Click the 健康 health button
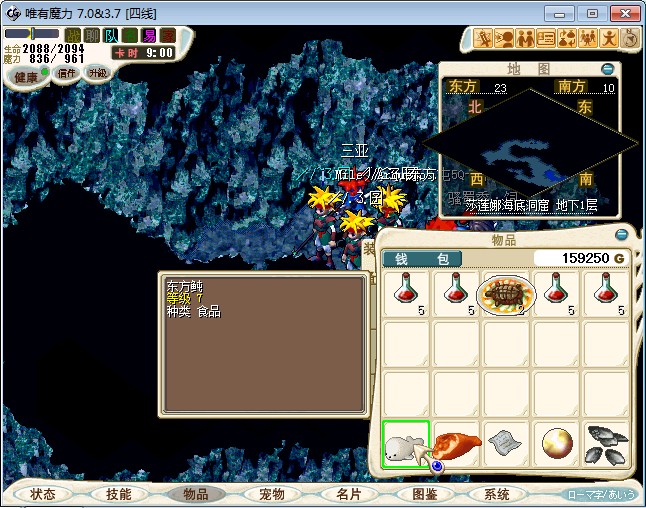Image resolution: width=646 pixels, height=508 pixels. click(x=26, y=77)
